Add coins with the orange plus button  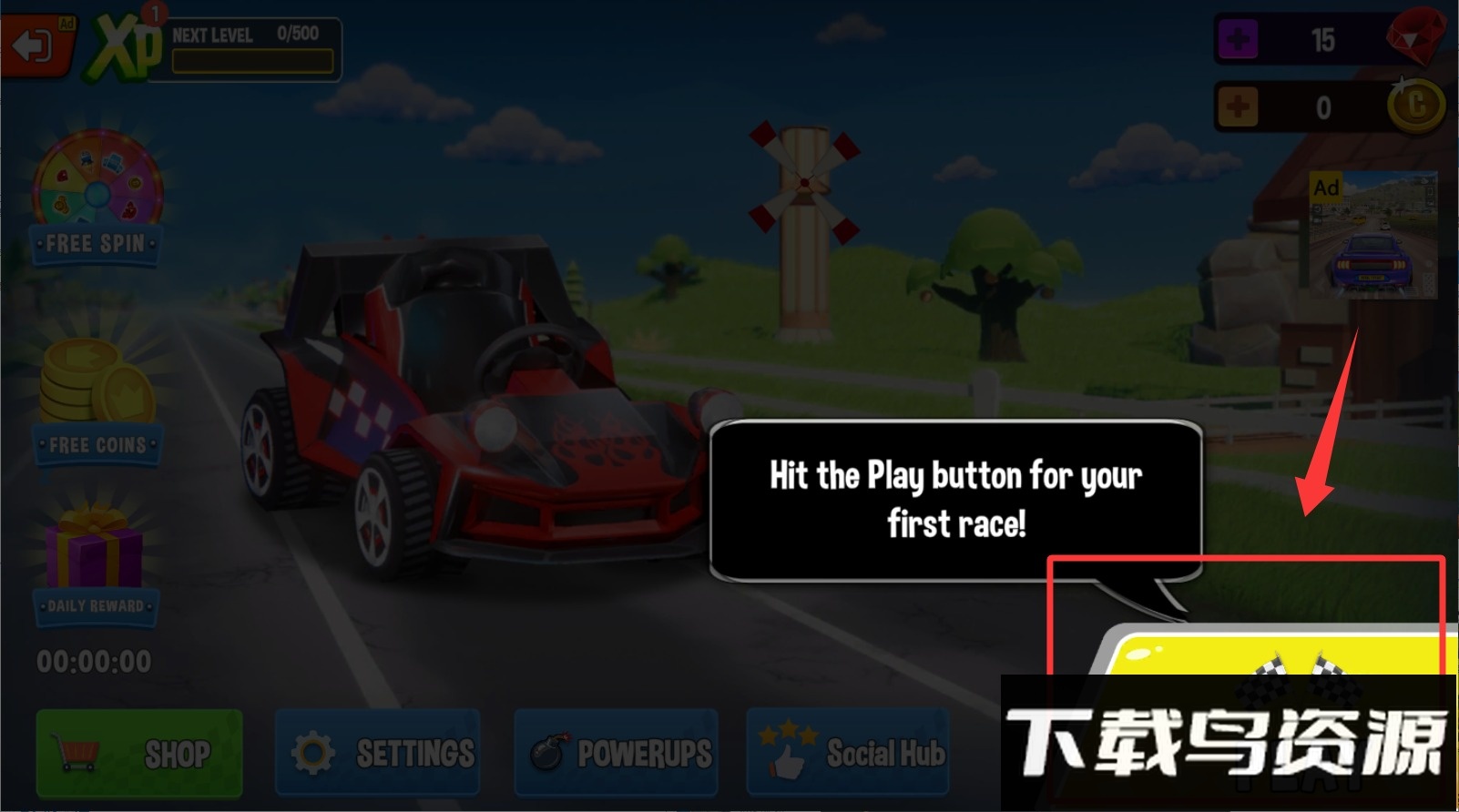pyautogui.click(x=1238, y=107)
